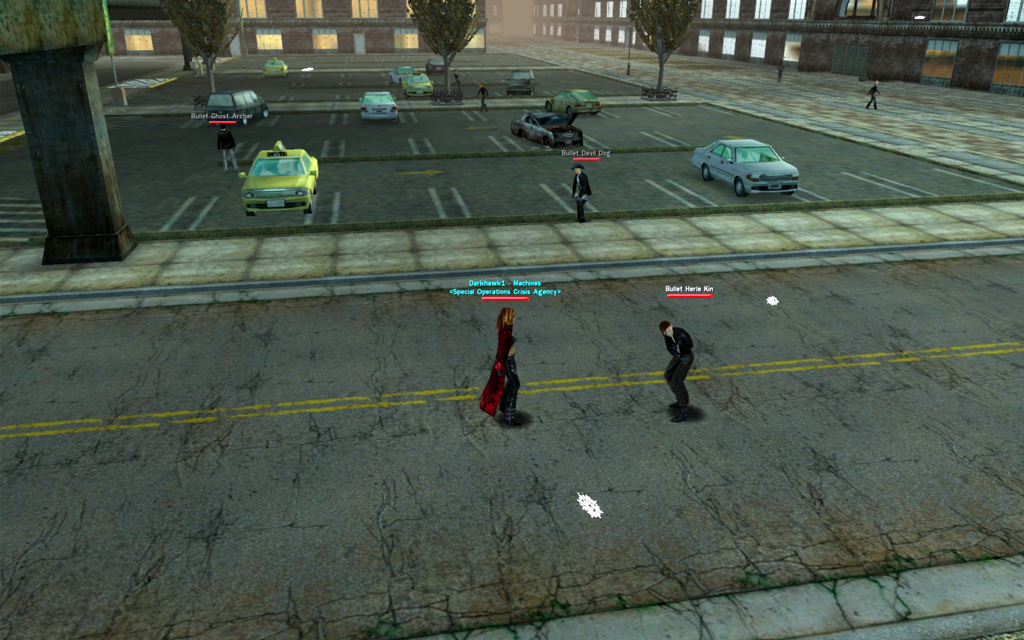Select the Bullet Ghost Archer nameplate
The height and width of the screenshot is (640, 1024).
pos(222,116)
